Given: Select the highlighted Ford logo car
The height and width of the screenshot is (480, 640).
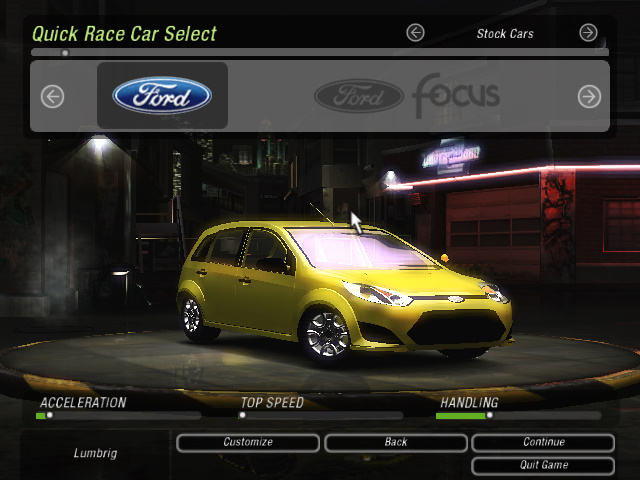Looking at the screenshot, I should [162, 96].
